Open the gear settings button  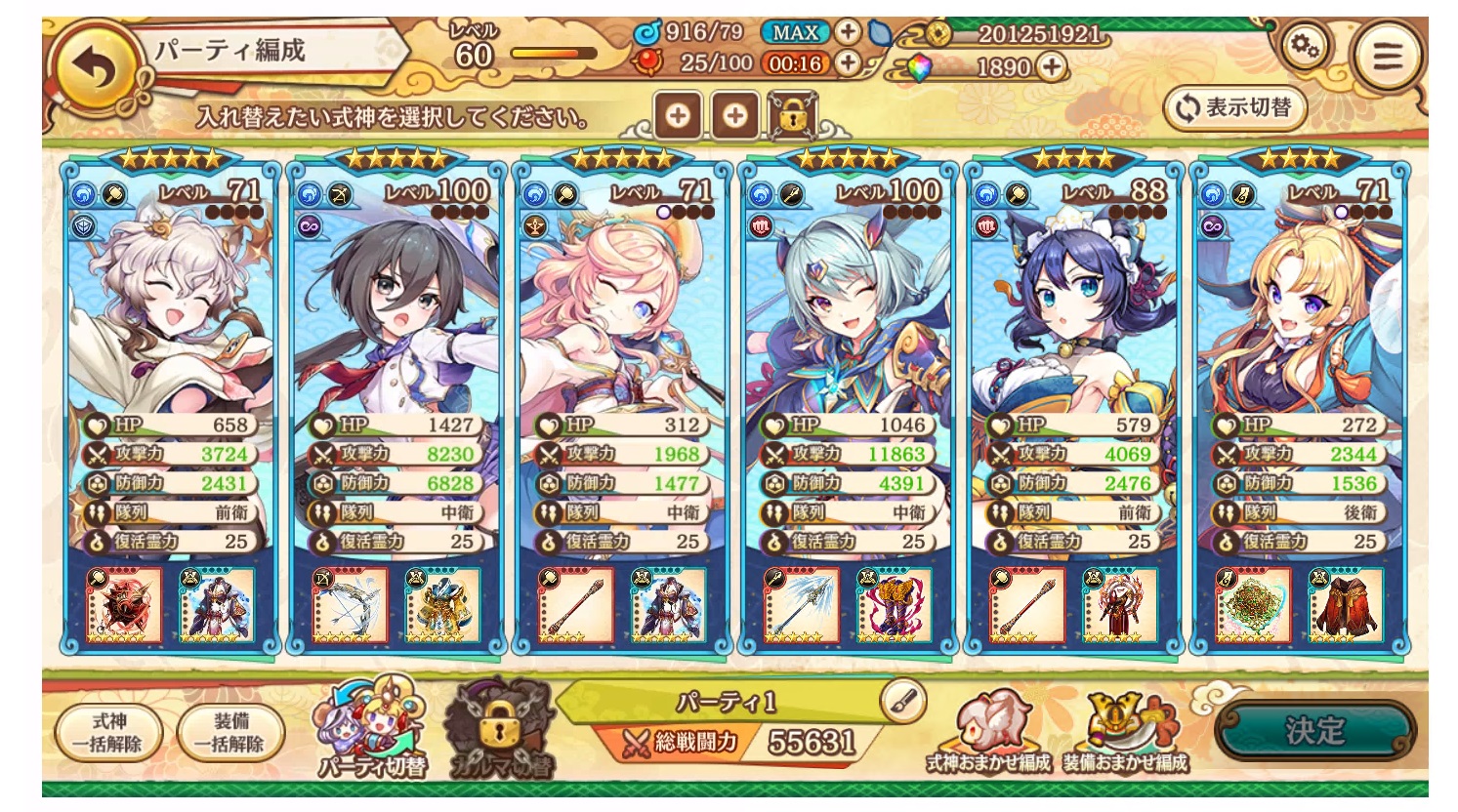click(1305, 45)
